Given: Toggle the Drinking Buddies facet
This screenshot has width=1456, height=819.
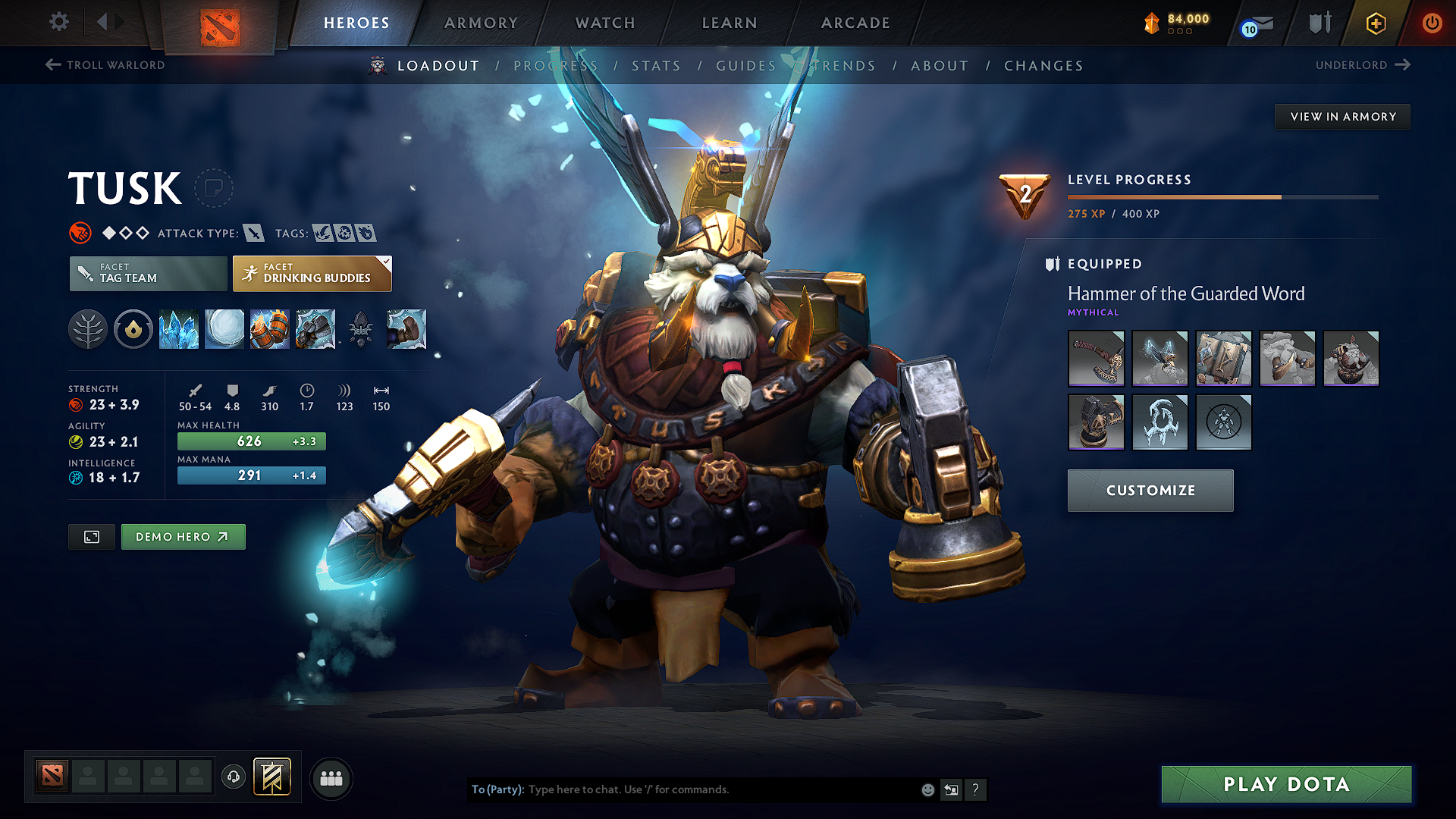Looking at the screenshot, I should (312, 273).
